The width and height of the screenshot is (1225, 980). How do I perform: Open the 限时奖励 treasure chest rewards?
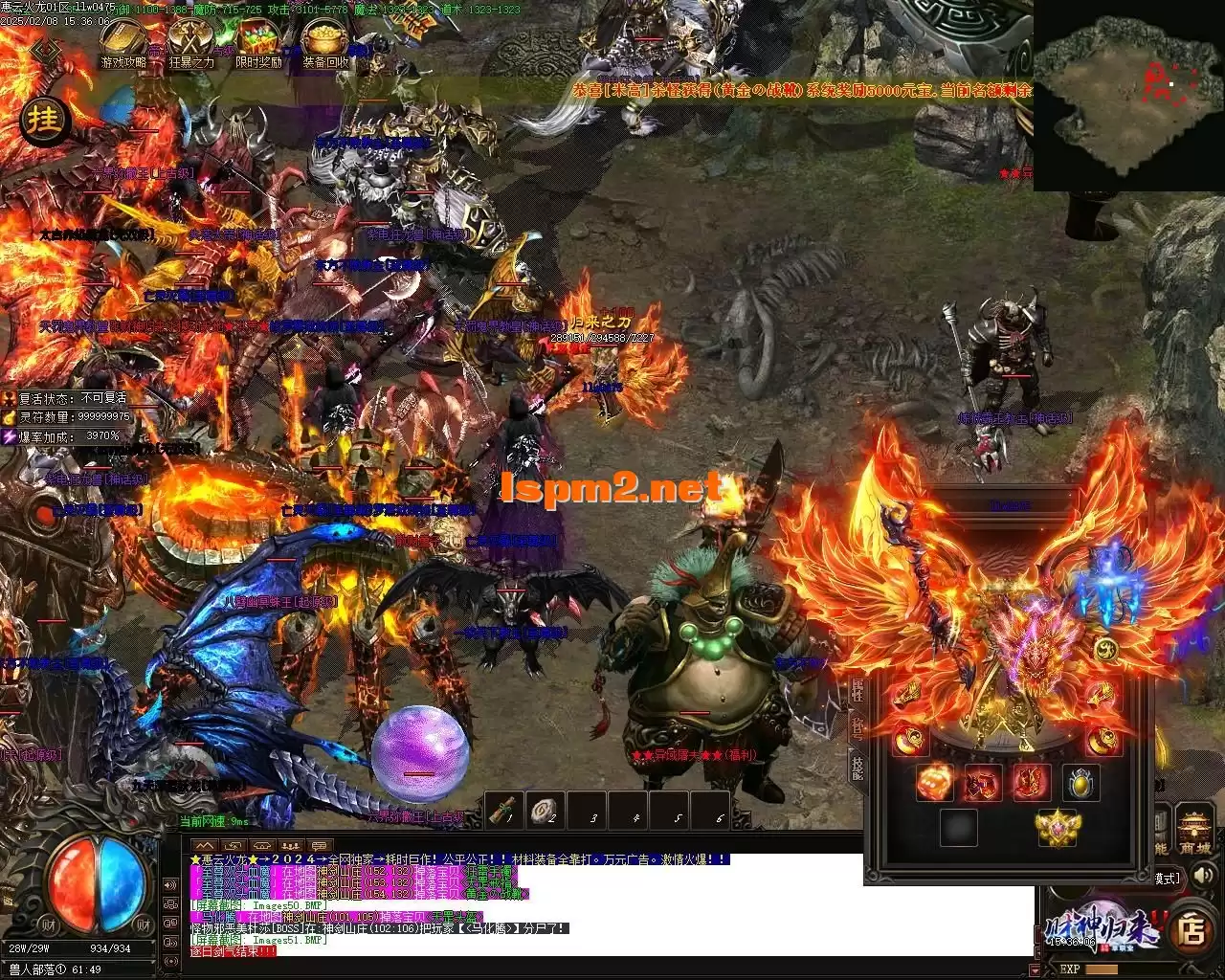(x=257, y=39)
